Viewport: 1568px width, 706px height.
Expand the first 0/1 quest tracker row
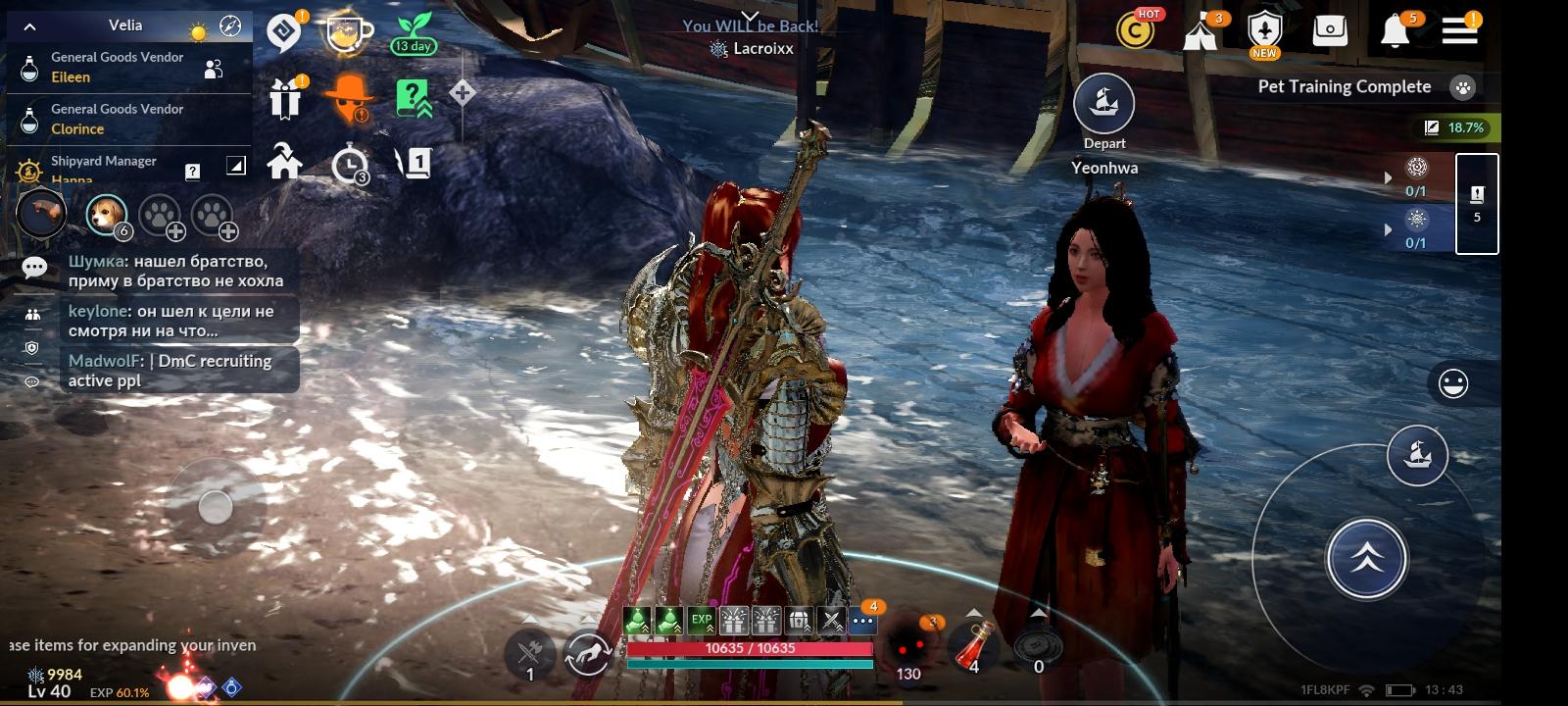pyautogui.click(x=1389, y=176)
